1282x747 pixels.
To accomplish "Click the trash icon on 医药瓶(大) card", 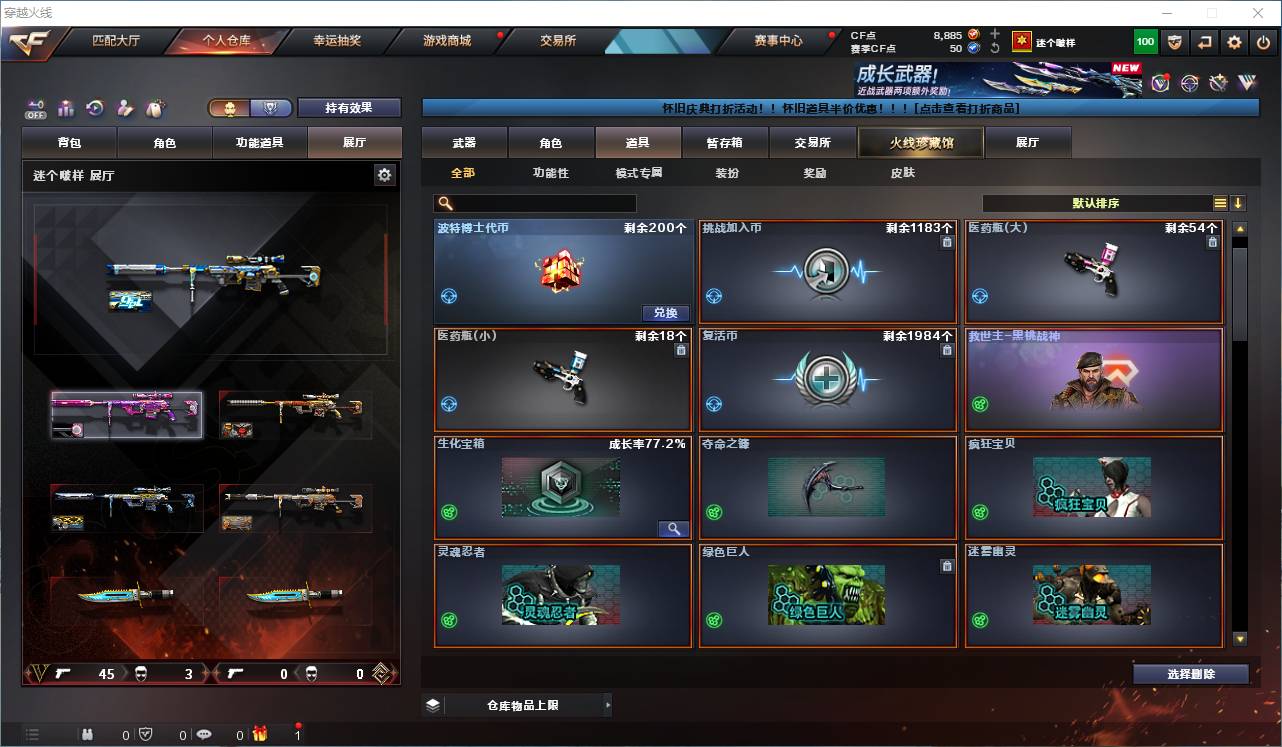I will pos(1211,242).
